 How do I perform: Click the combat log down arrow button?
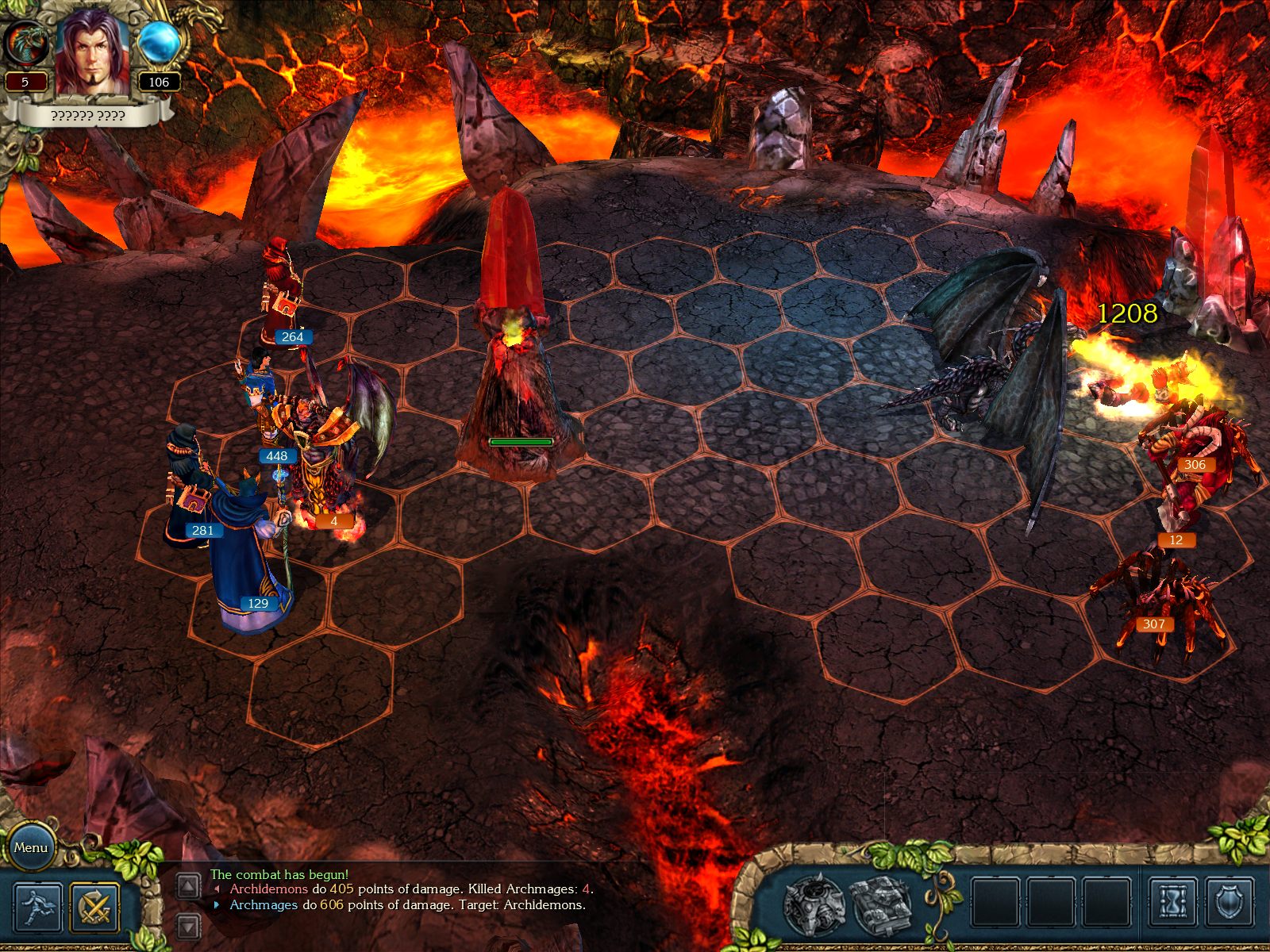coord(188,925)
